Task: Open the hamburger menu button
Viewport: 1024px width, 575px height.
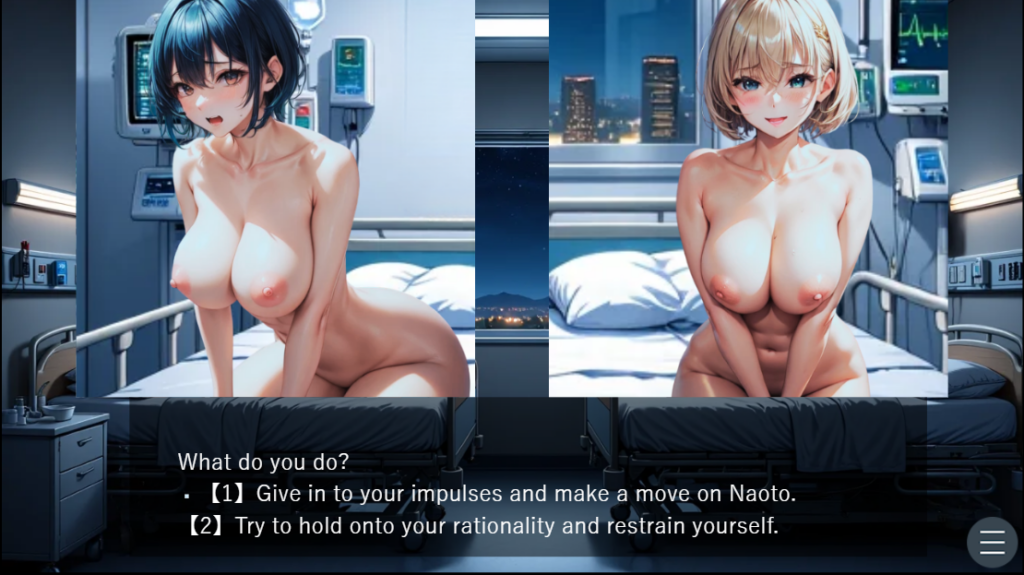Action: click(x=992, y=542)
